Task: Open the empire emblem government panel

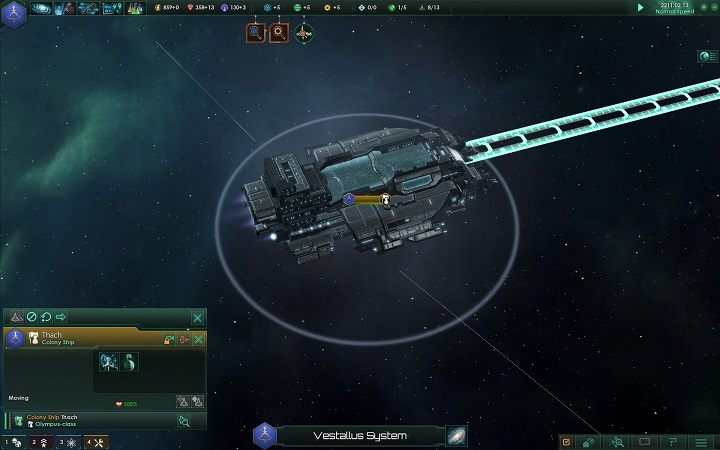Action: 13,8
